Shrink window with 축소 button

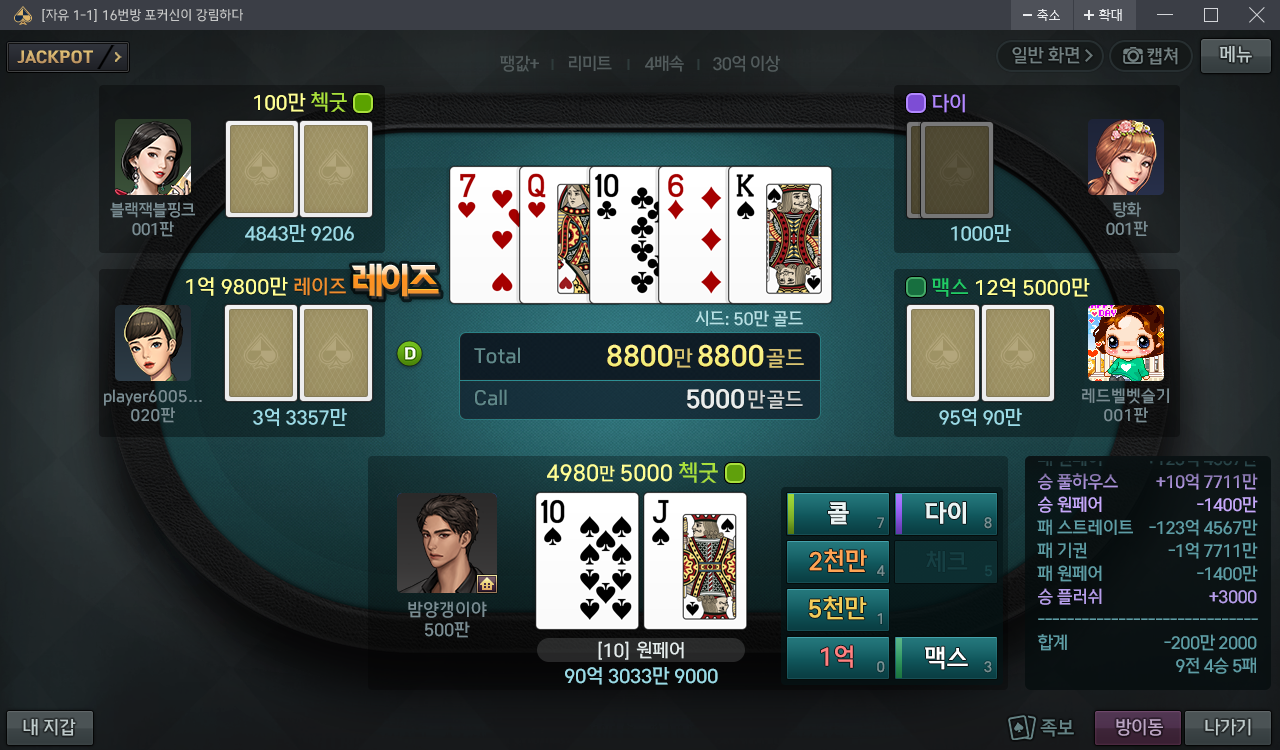point(1040,15)
